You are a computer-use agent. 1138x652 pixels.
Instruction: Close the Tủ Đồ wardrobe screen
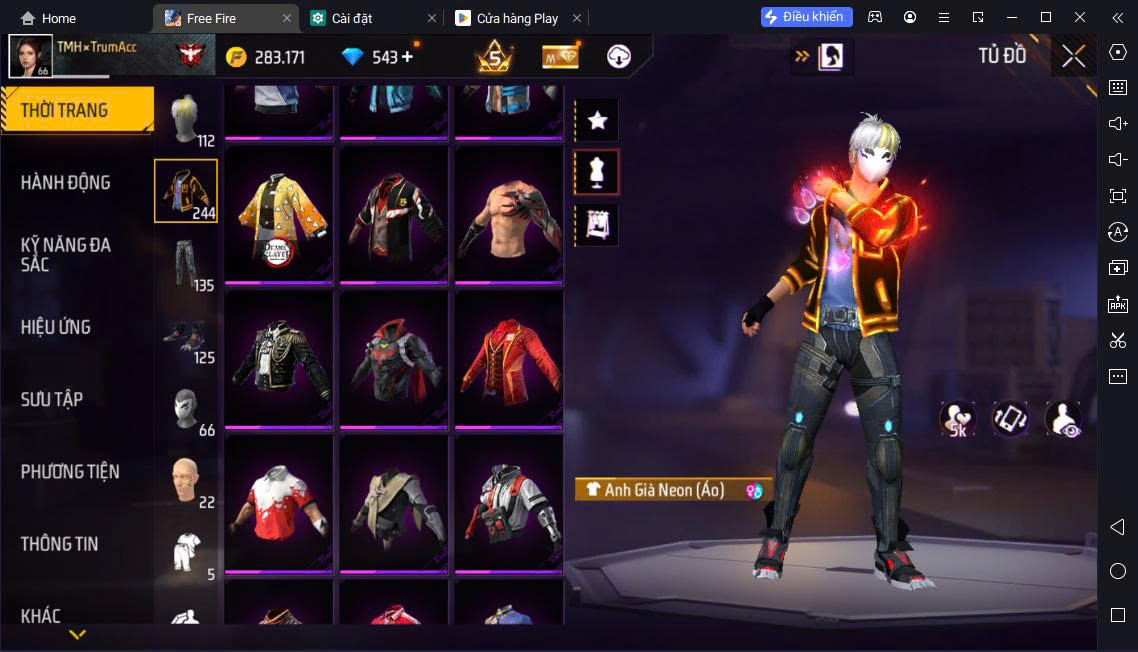pyautogui.click(x=1073, y=56)
